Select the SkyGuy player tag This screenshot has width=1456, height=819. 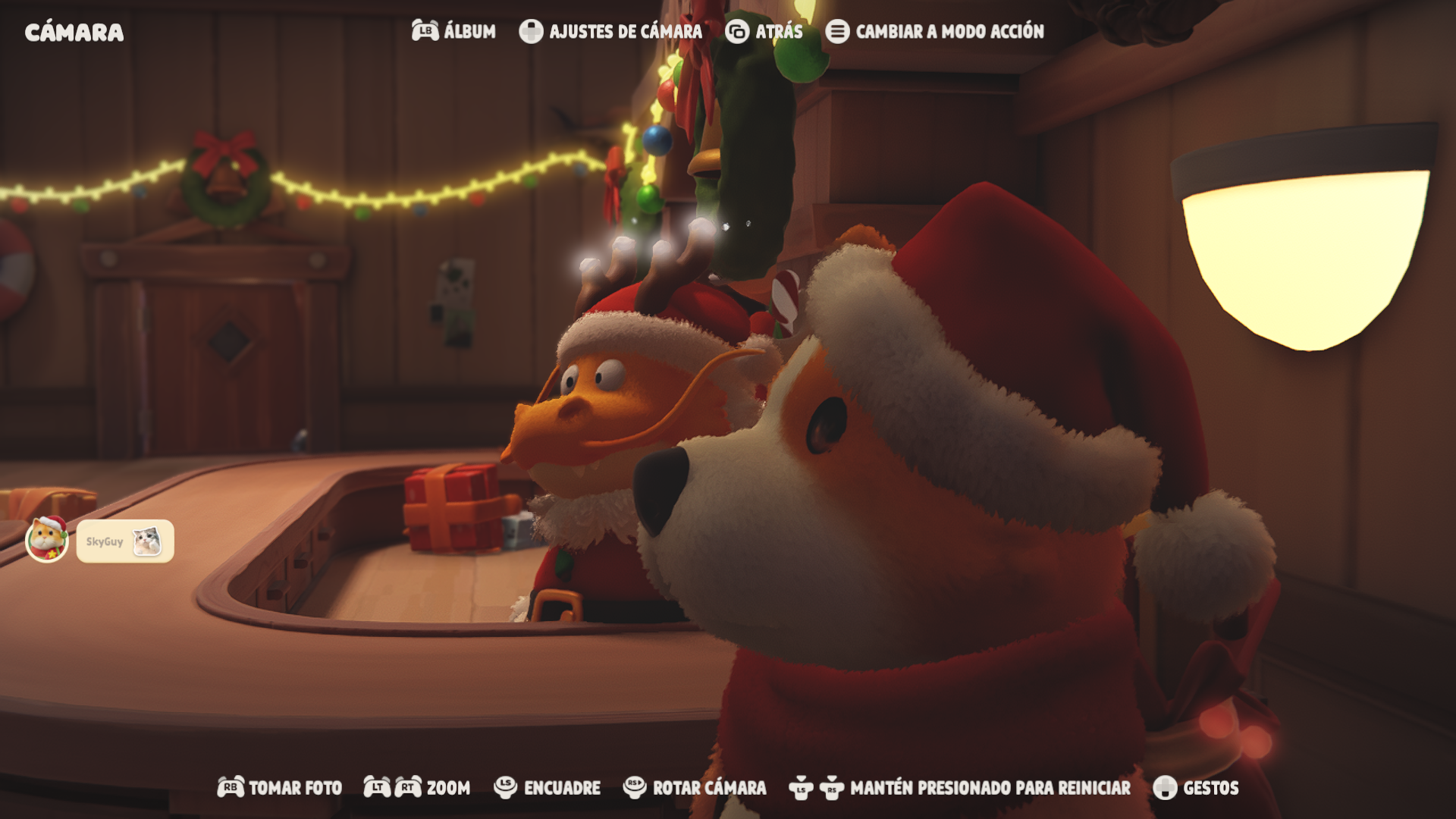tap(125, 541)
